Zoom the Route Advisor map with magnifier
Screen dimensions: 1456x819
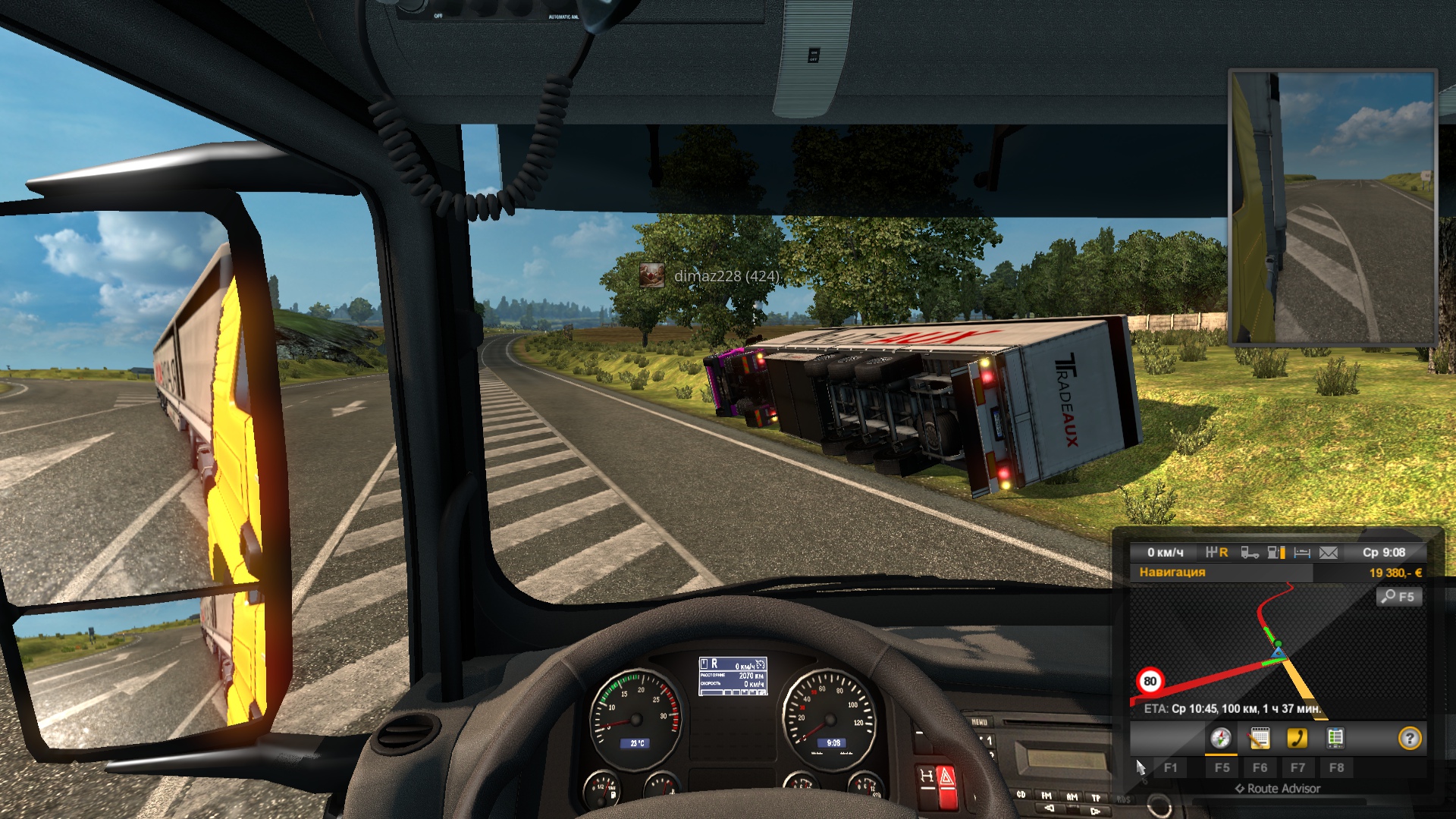(x=1398, y=597)
